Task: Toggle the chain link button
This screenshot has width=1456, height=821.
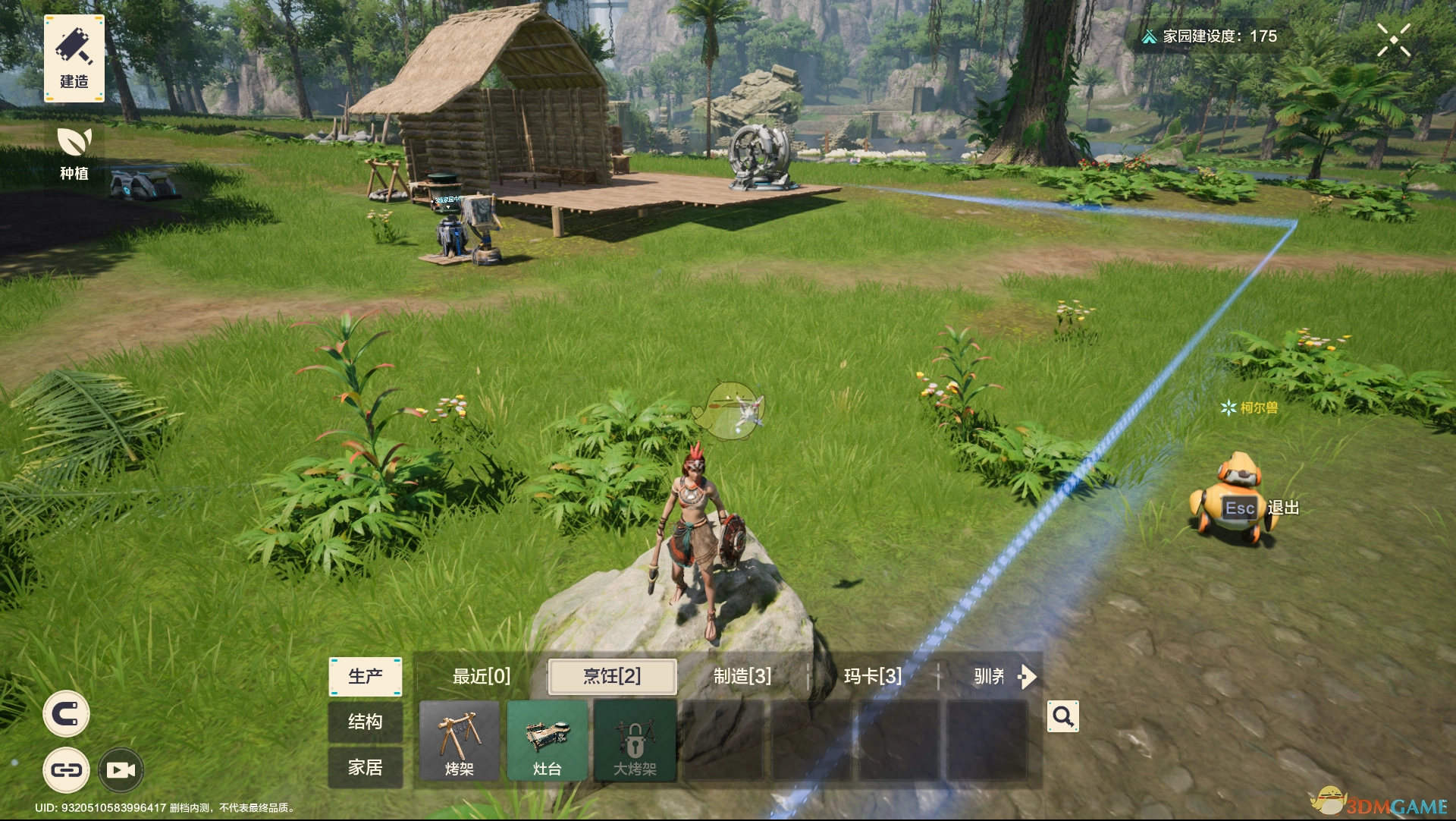Action: 66,770
